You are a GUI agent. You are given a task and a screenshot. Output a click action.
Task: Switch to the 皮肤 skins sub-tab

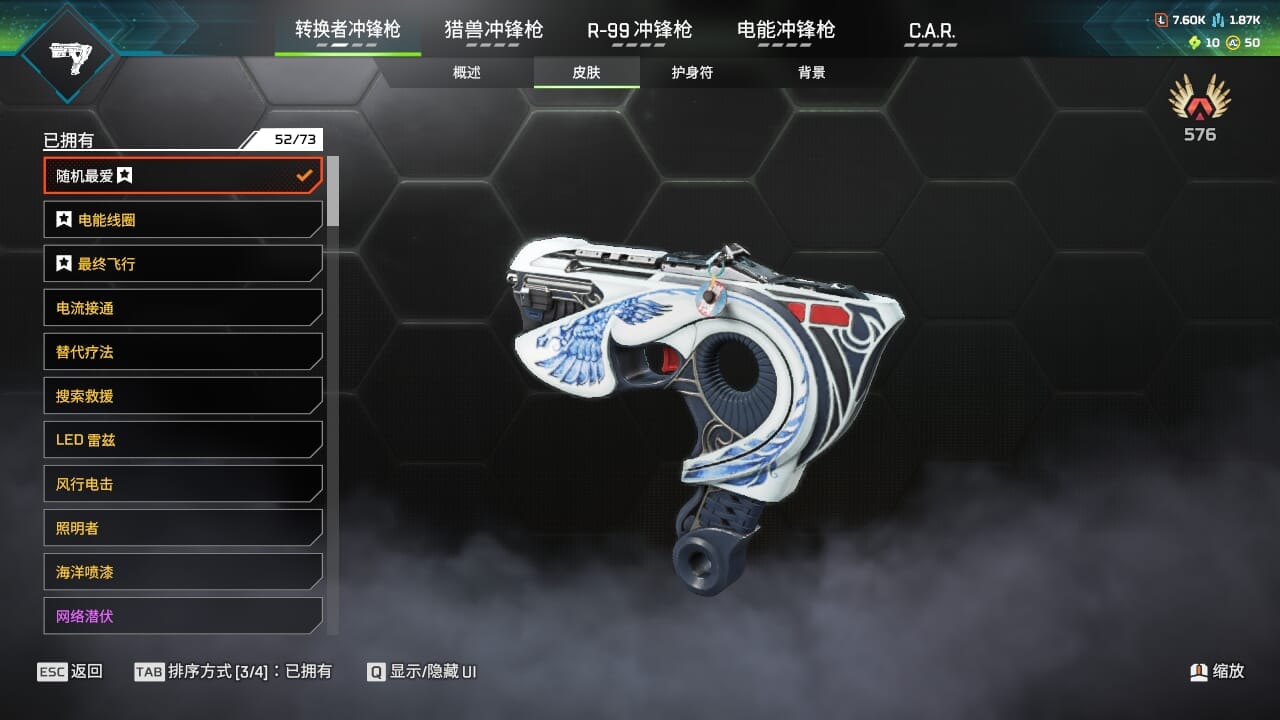click(586, 73)
